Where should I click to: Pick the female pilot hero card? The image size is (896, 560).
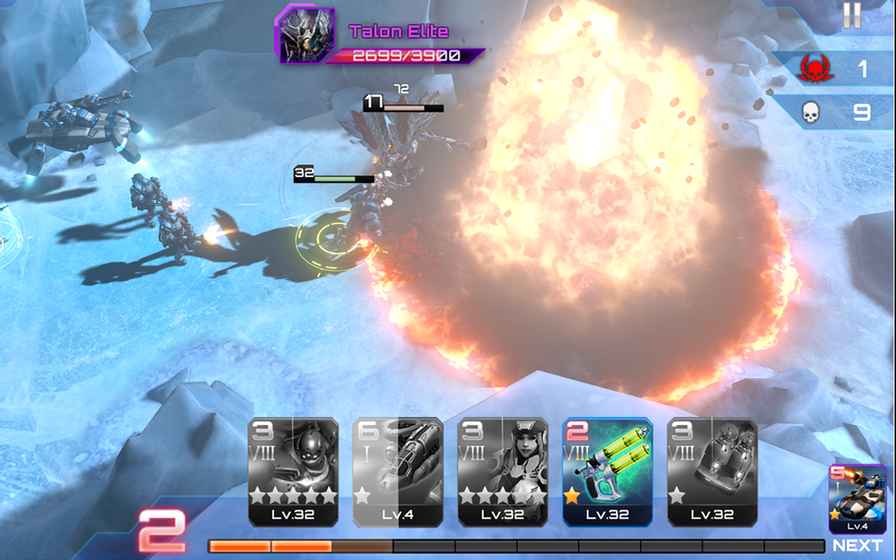[x=502, y=471]
